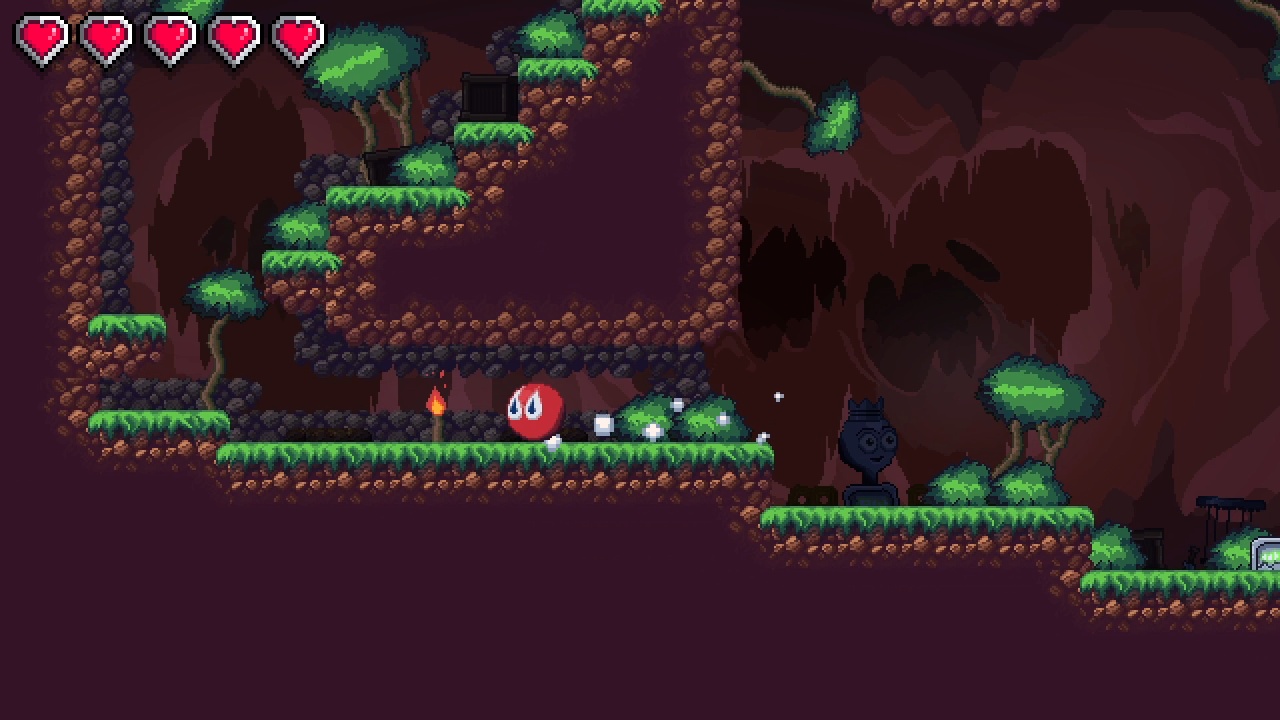1280x720 pixels.
Task: Click the fourth heart icon
Action: tap(235, 35)
